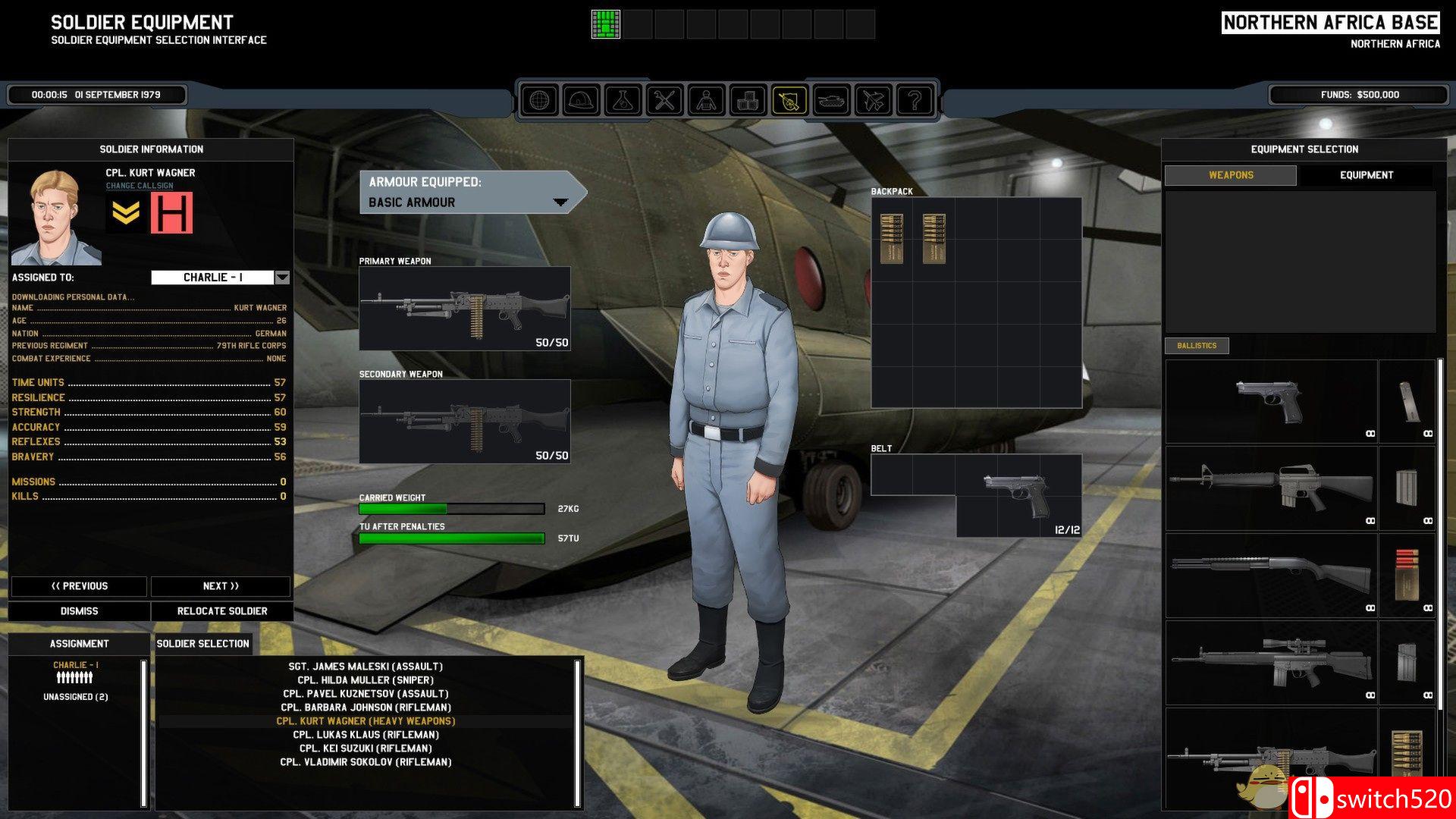Open the Assigned To squad dropdown
Screen dimensions: 1456x819
click(x=281, y=278)
